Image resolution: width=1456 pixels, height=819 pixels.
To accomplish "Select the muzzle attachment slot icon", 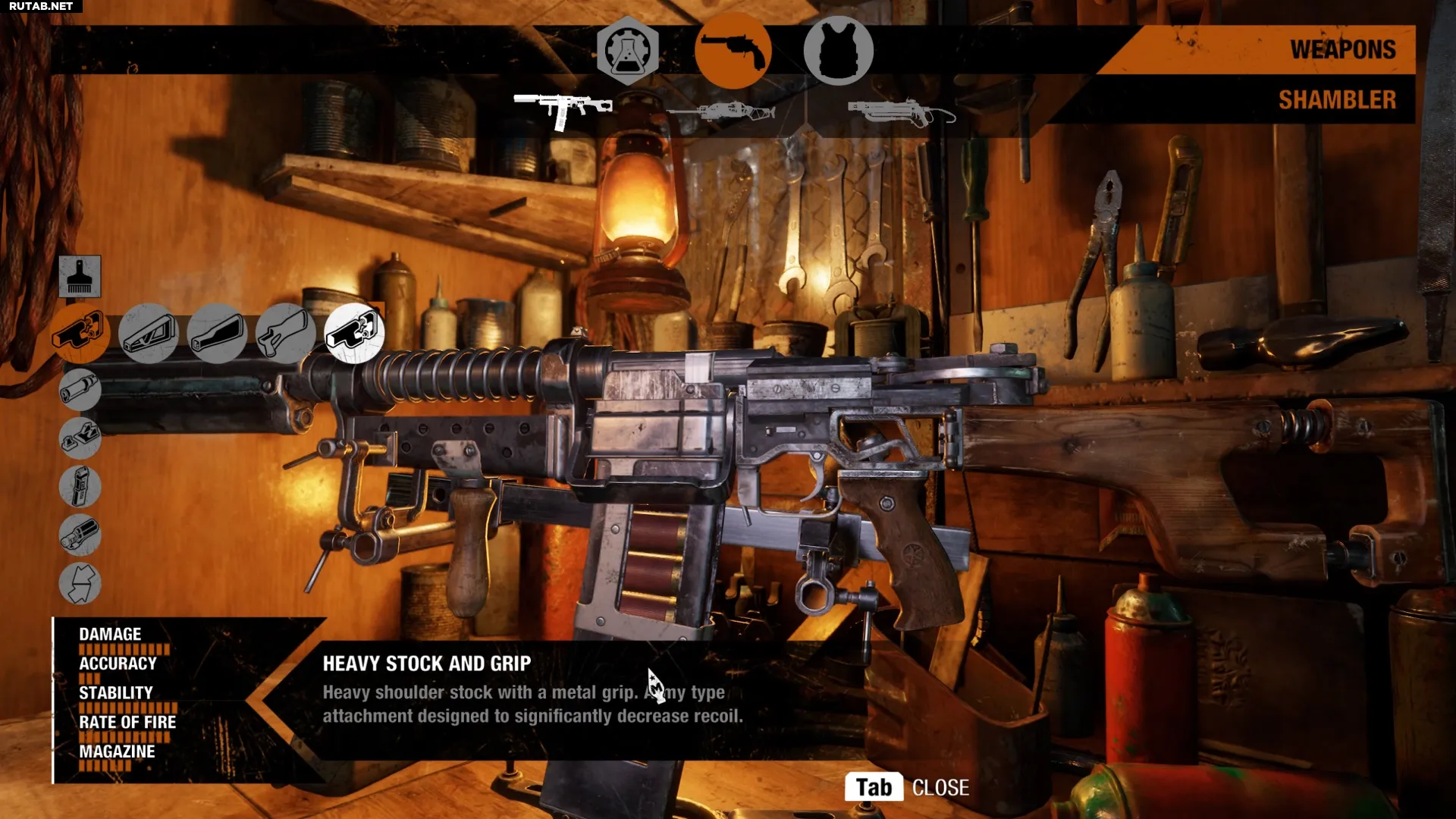I will tap(80, 390).
